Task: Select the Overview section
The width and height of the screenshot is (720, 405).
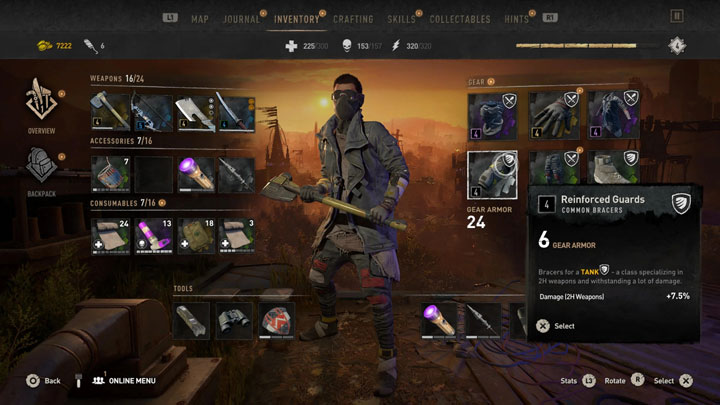Action: point(41,105)
